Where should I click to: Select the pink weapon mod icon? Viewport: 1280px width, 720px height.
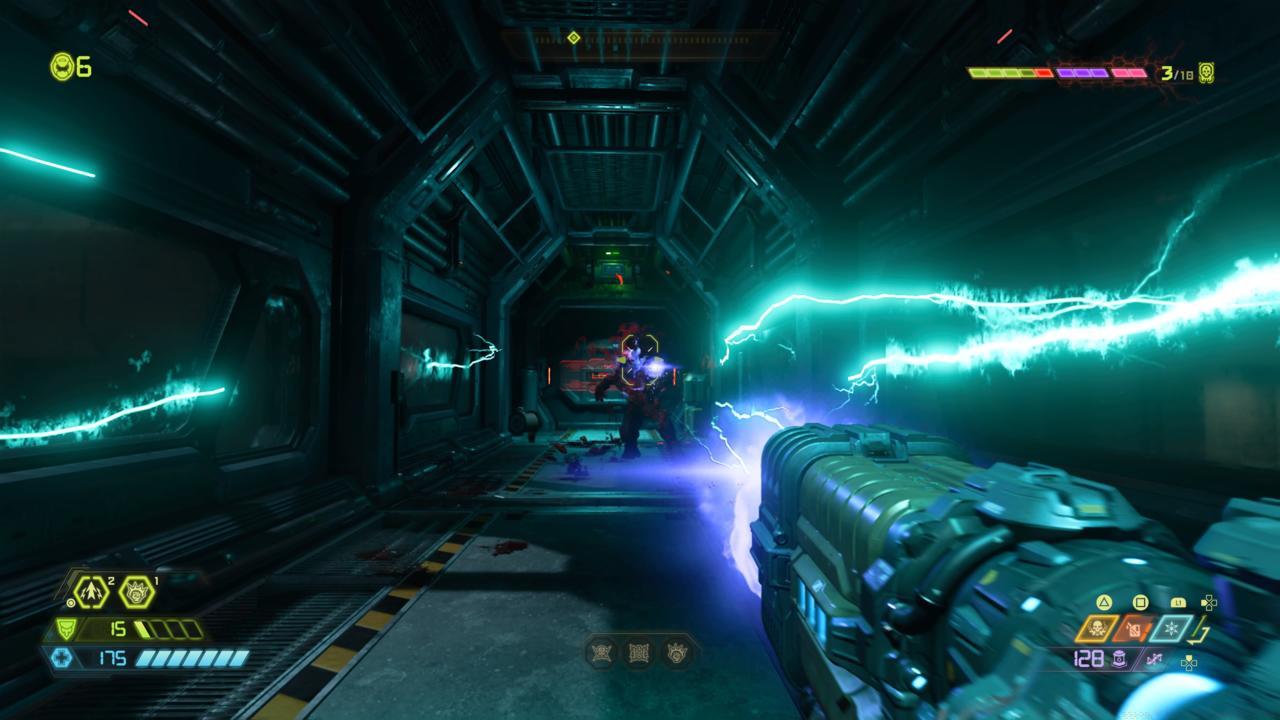[x=1156, y=658]
